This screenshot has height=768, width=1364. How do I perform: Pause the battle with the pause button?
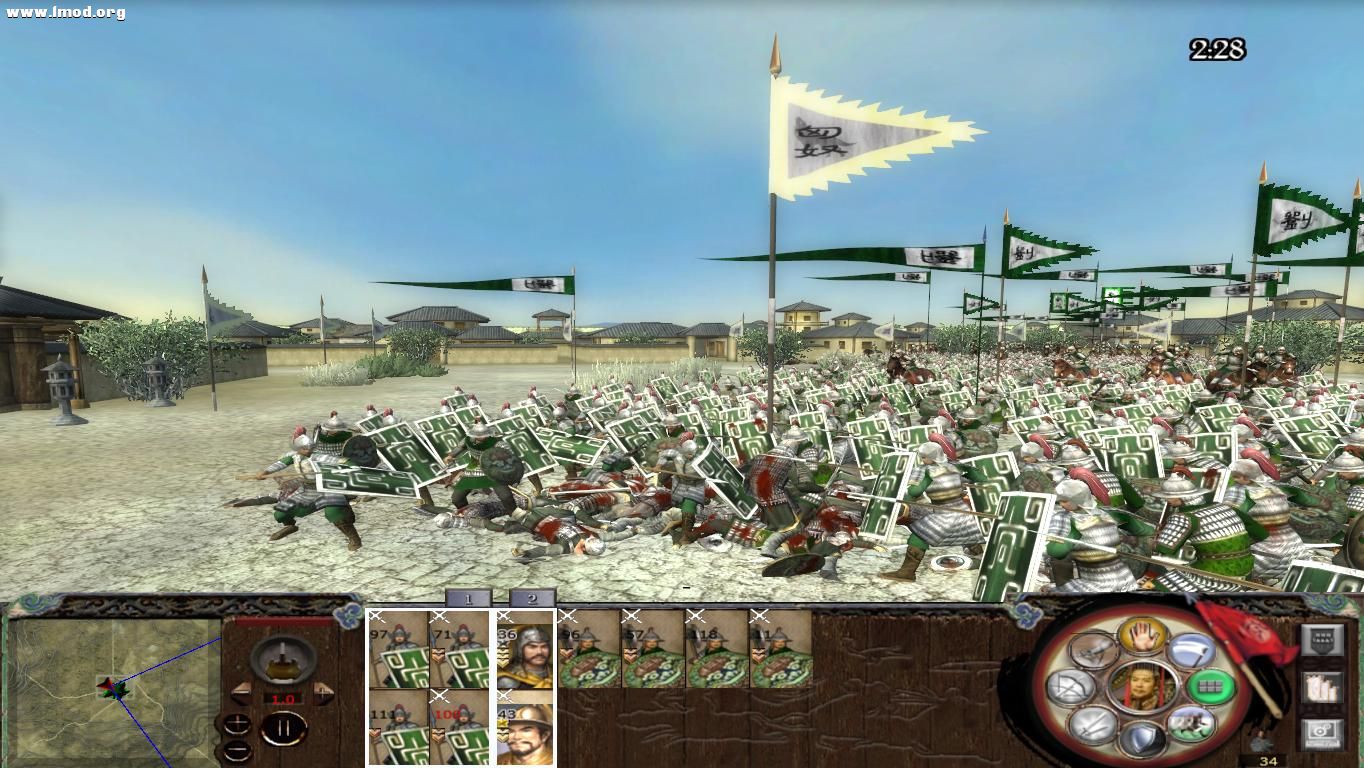point(283,727)
